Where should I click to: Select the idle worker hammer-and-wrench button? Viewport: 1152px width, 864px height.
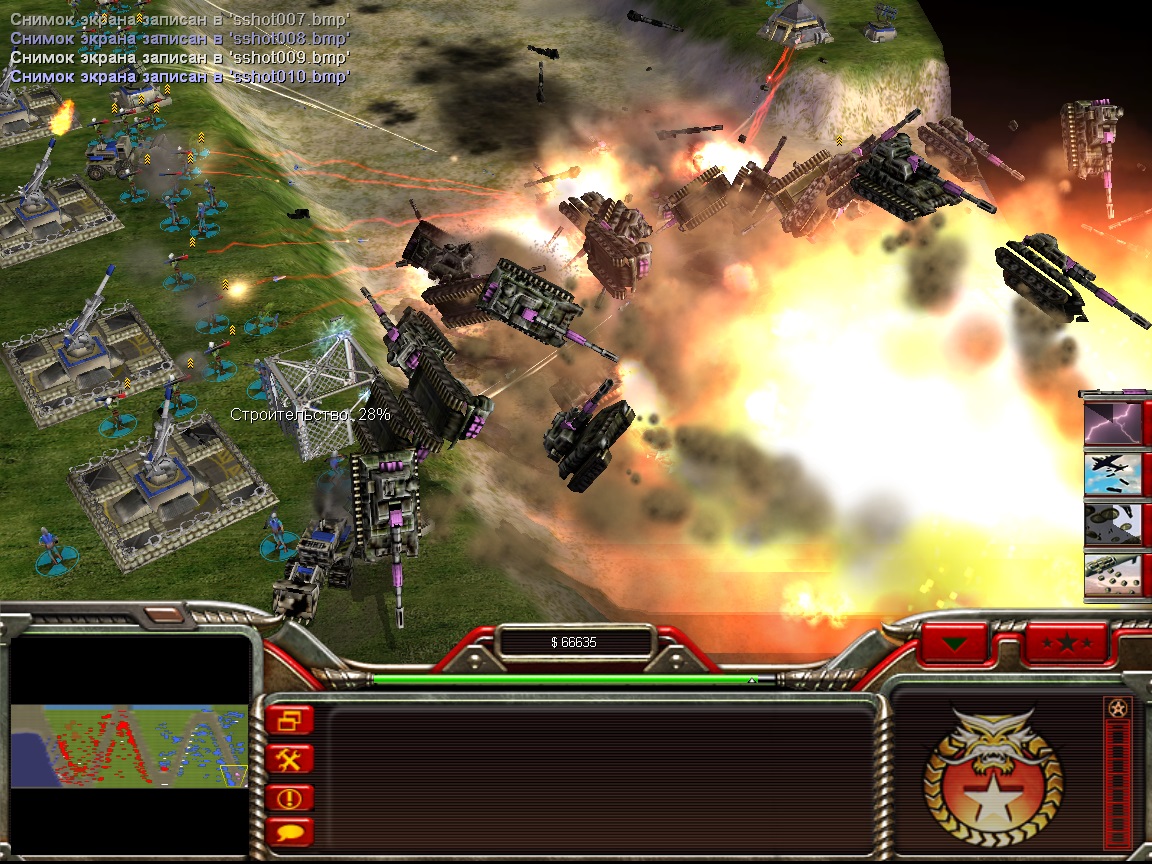(290, 759)
